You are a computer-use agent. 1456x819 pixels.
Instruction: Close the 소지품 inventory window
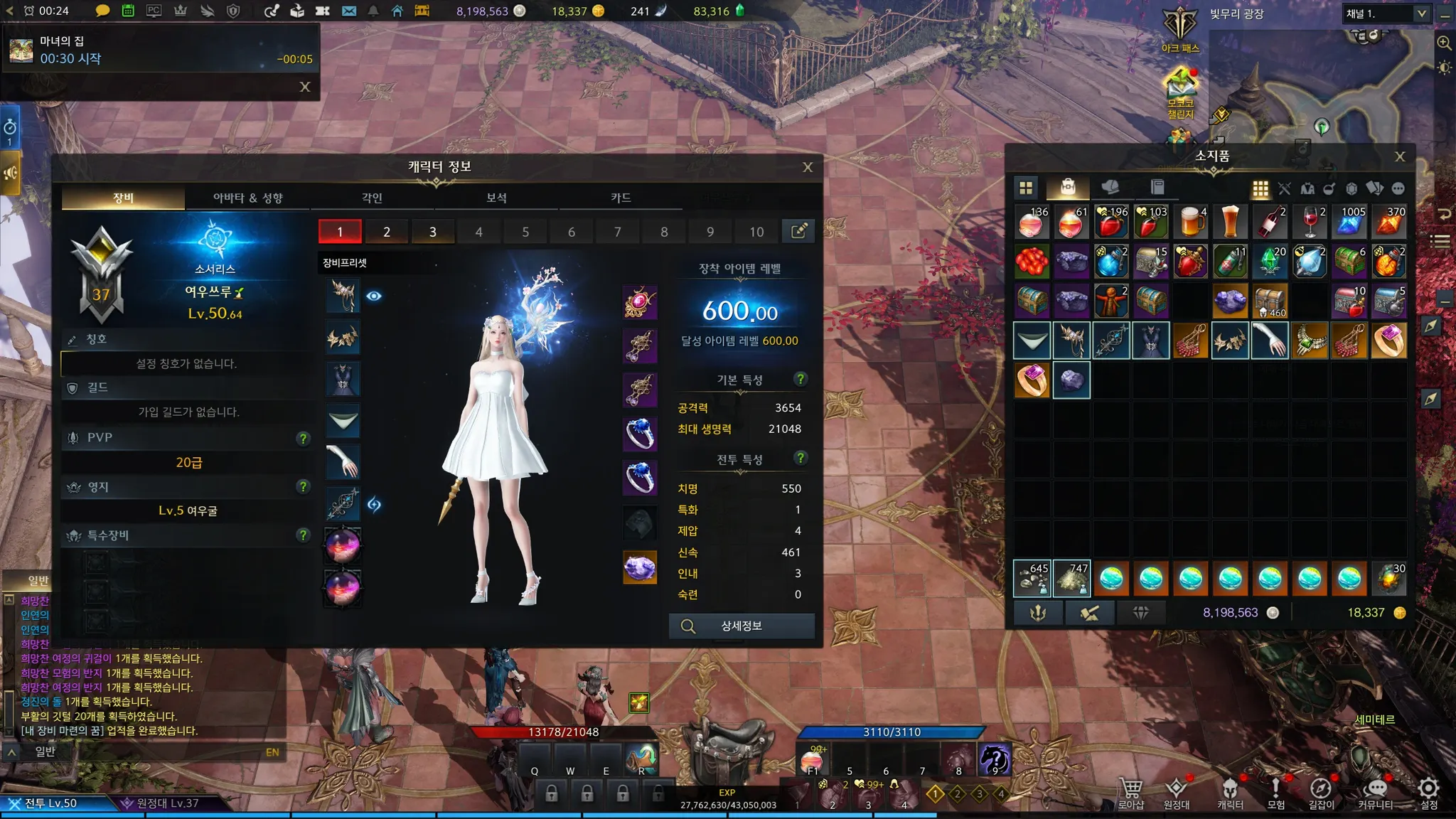pyautogui.click(x=1400, y=156)
